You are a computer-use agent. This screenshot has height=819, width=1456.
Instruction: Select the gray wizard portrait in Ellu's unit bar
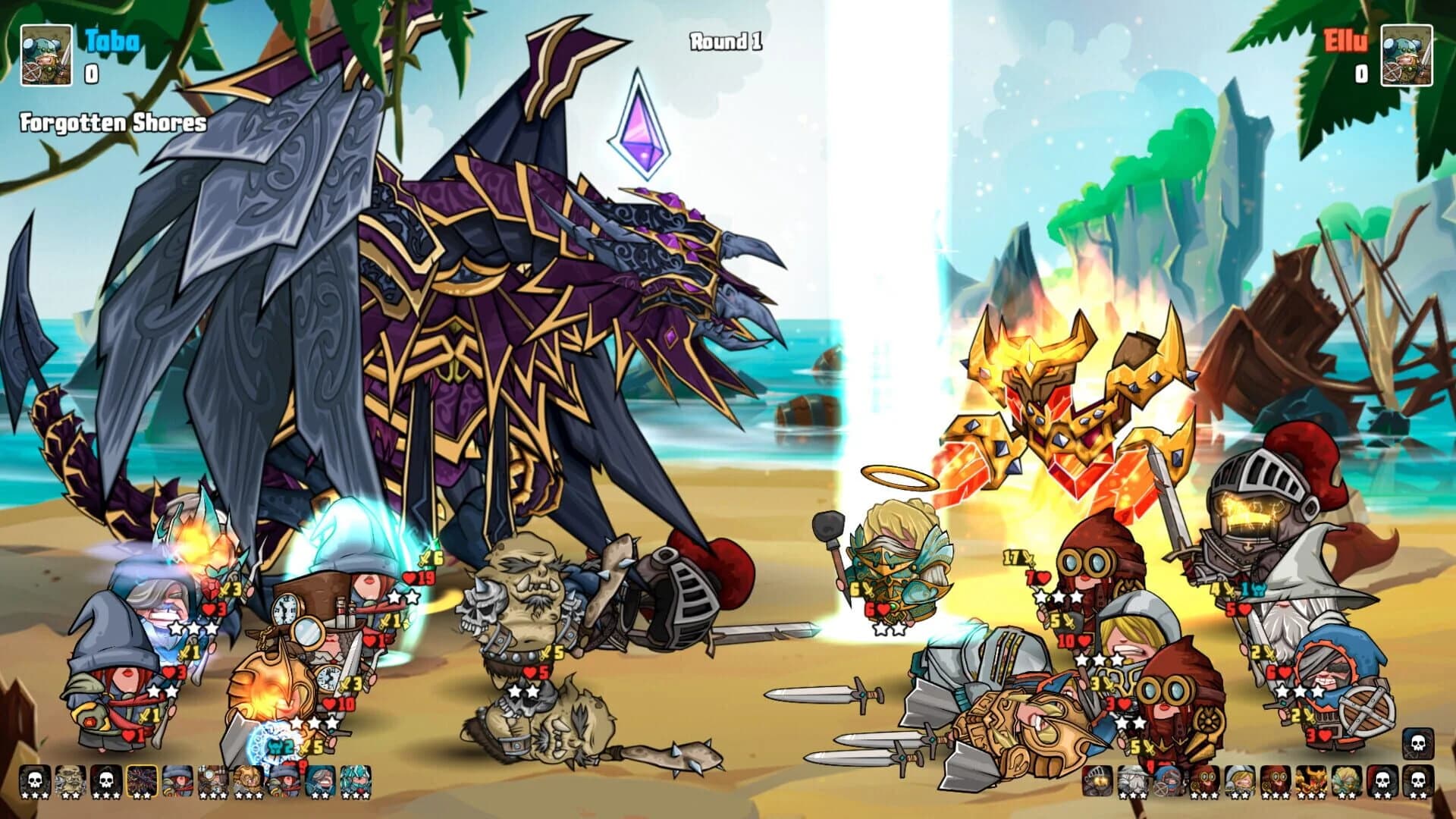1133,782
